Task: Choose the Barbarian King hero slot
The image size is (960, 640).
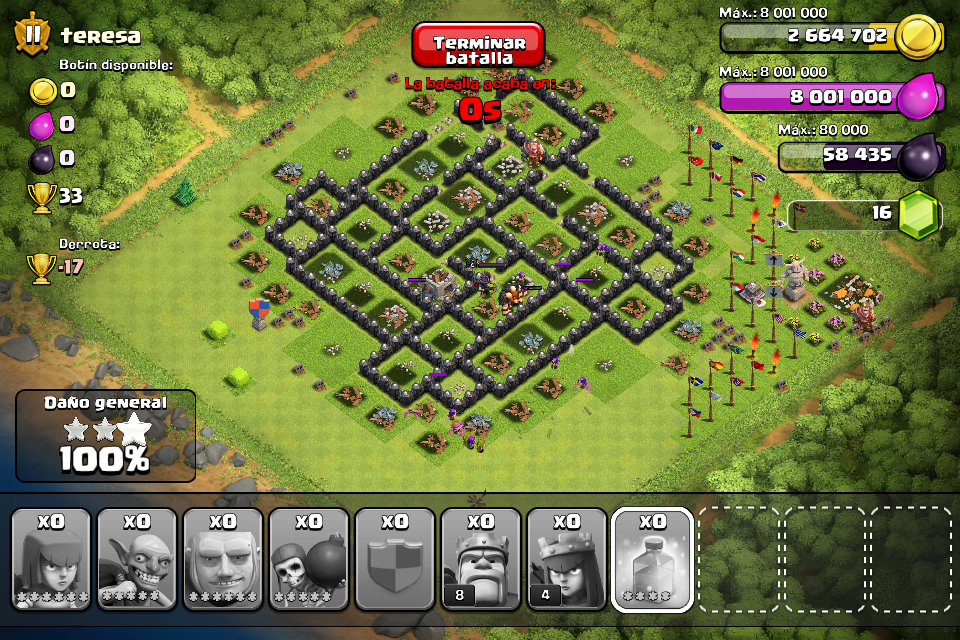Action: coord(481,559)
